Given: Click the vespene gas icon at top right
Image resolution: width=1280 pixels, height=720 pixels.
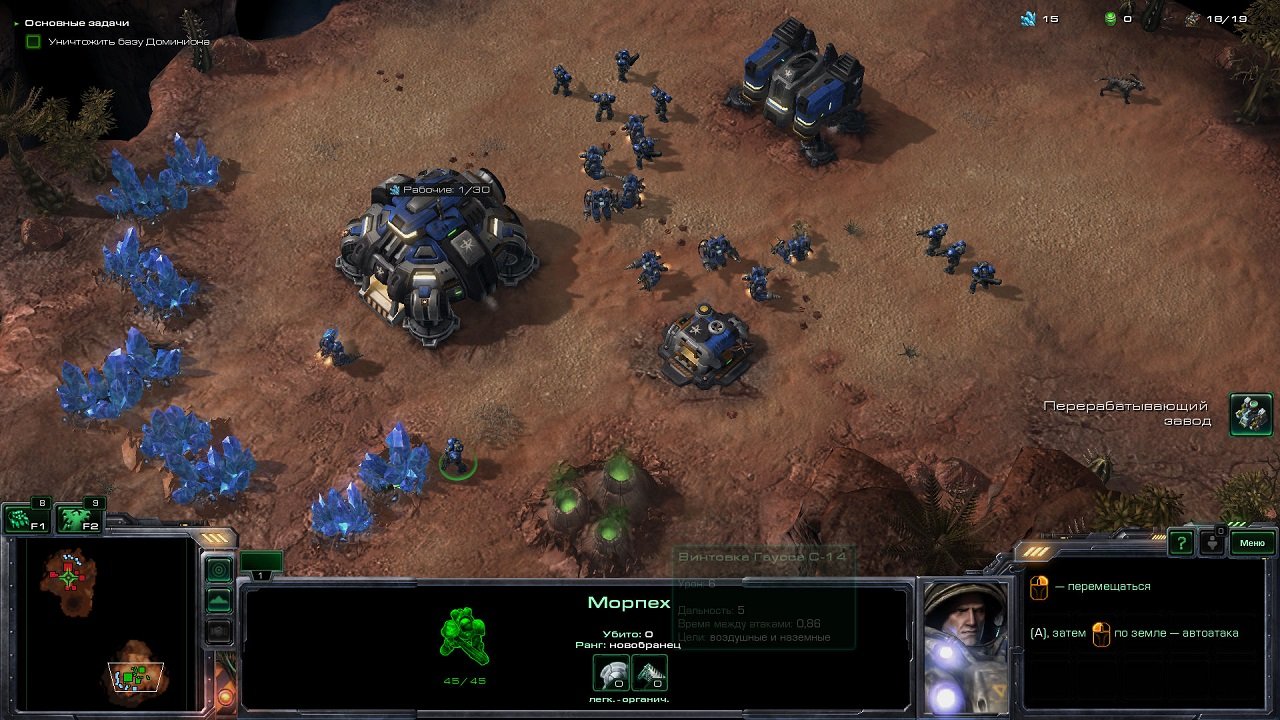Looking at the screenshot, I should tap(1110, 16).
